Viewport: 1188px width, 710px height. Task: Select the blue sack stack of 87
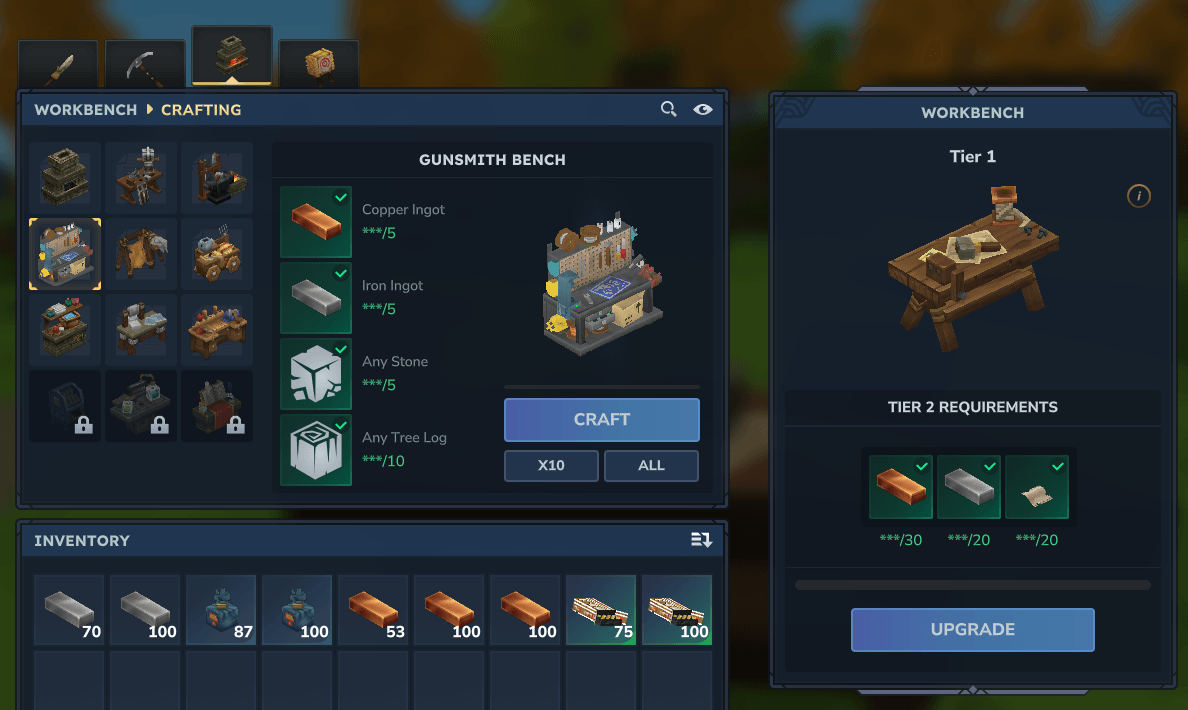(221, 609)
